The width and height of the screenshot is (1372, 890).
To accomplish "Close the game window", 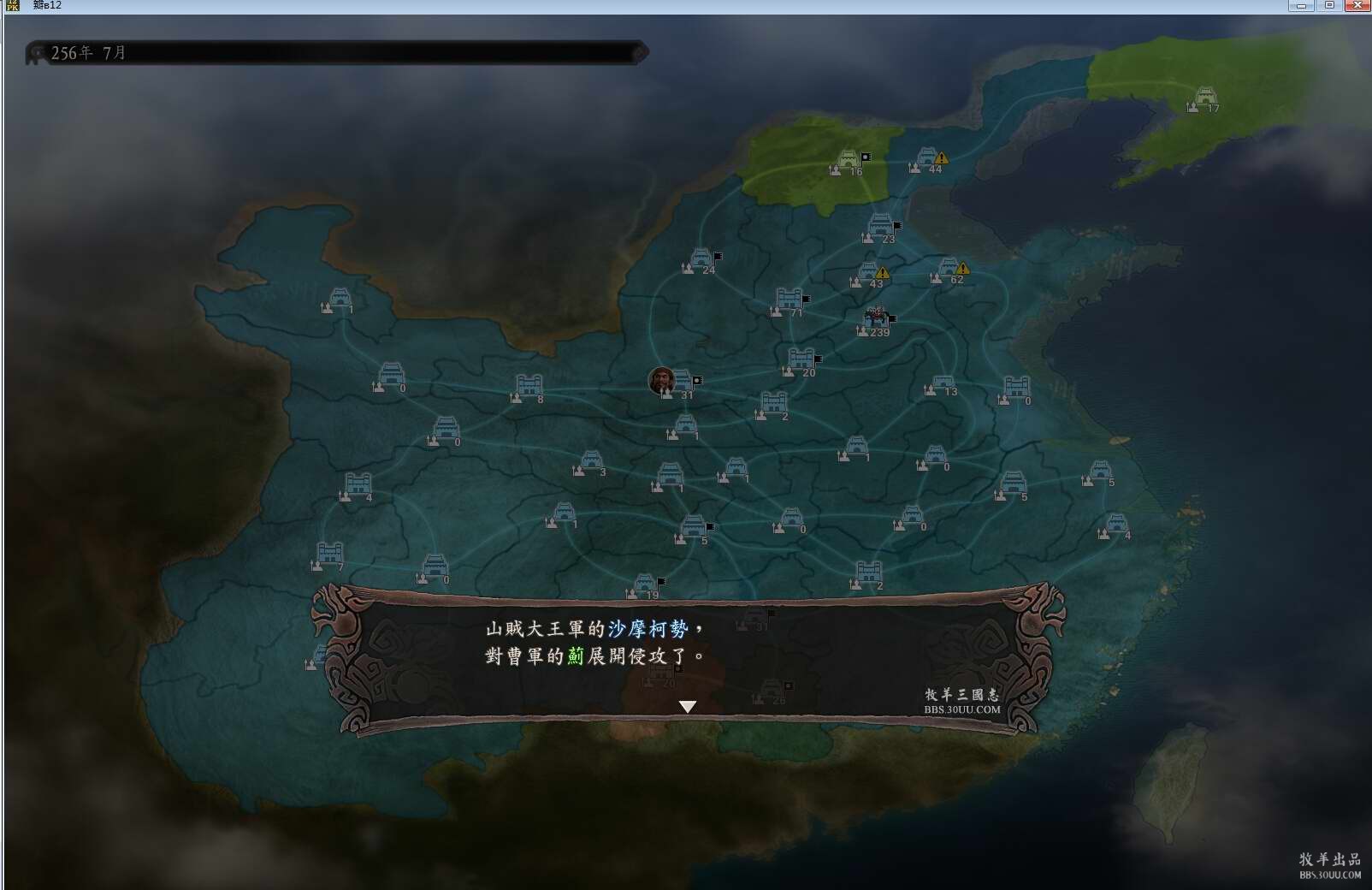I will tap(1357, 6).
